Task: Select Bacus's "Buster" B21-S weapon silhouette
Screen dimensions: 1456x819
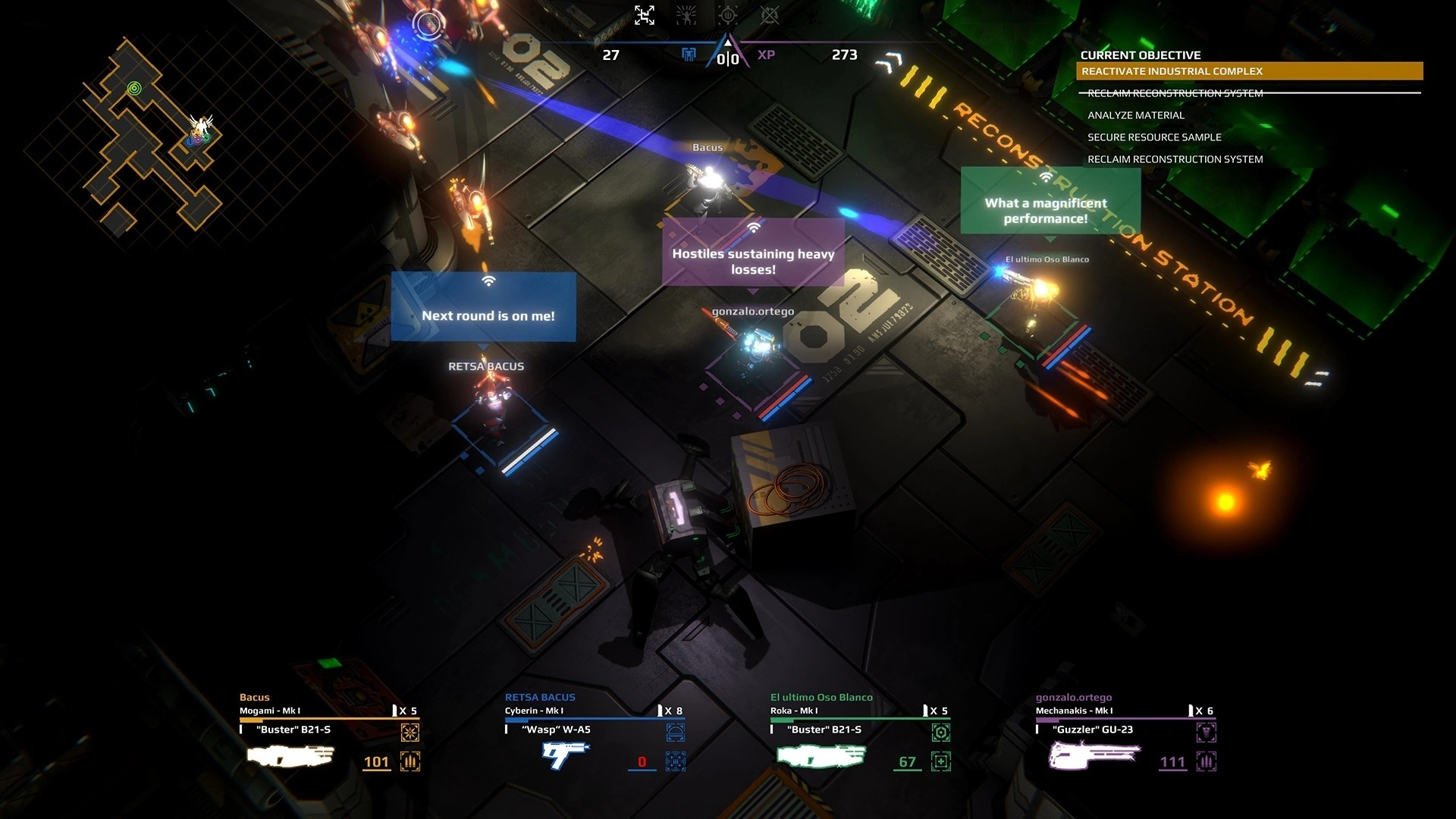Action: (290, 755)
